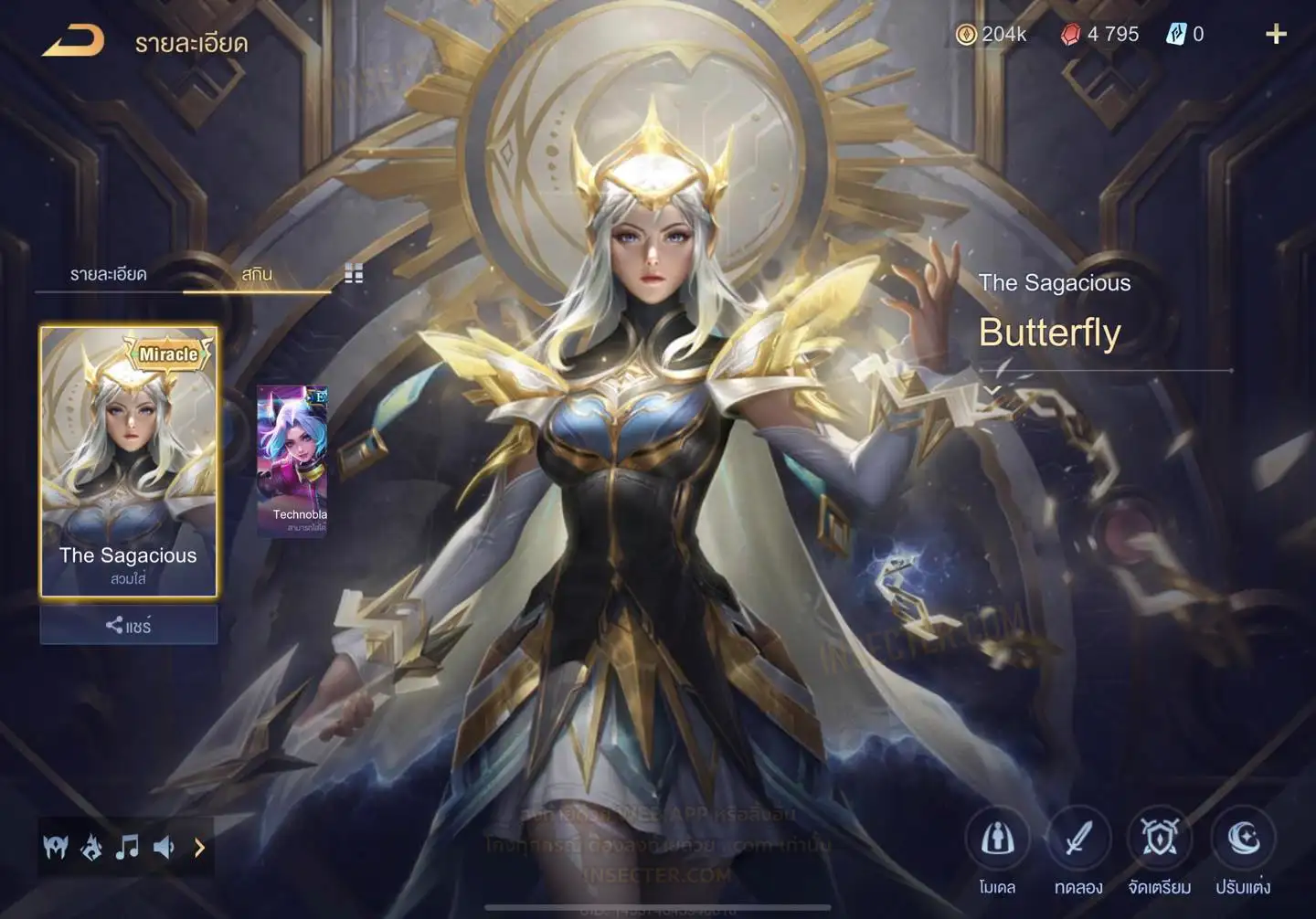Open the ปรับแต่ง customize moon button
Image resolution: width=1316 pixels, height=919 pixels.
(1243, 840)
